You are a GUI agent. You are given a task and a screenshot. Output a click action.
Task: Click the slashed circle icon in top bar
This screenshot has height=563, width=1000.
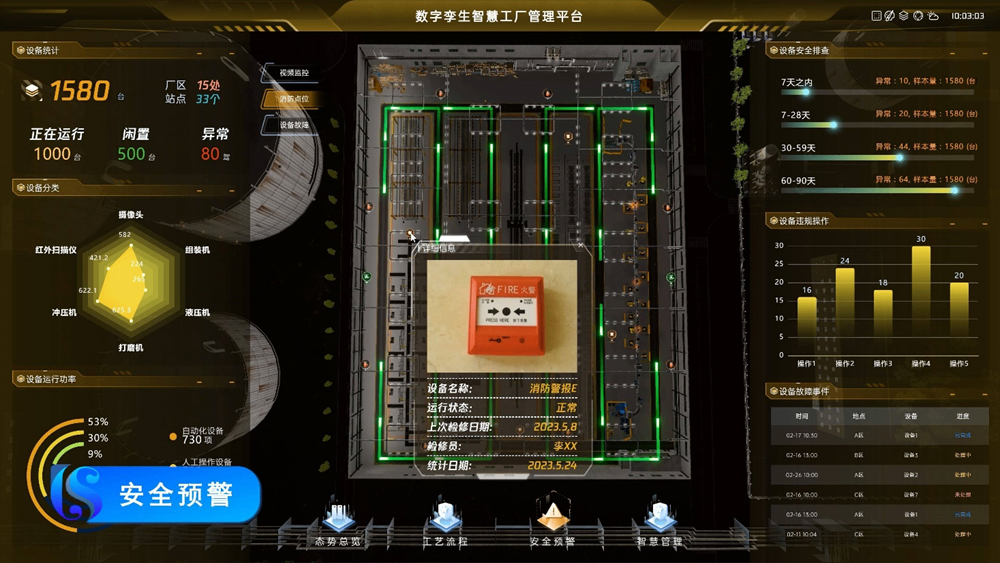(x=890, y=16)
